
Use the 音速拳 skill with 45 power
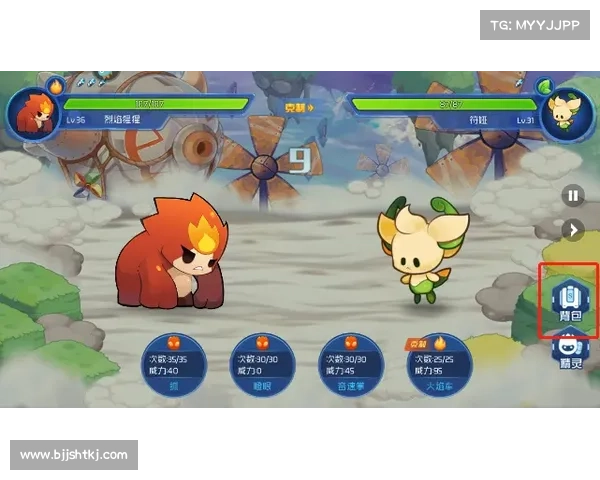point(350,367)
